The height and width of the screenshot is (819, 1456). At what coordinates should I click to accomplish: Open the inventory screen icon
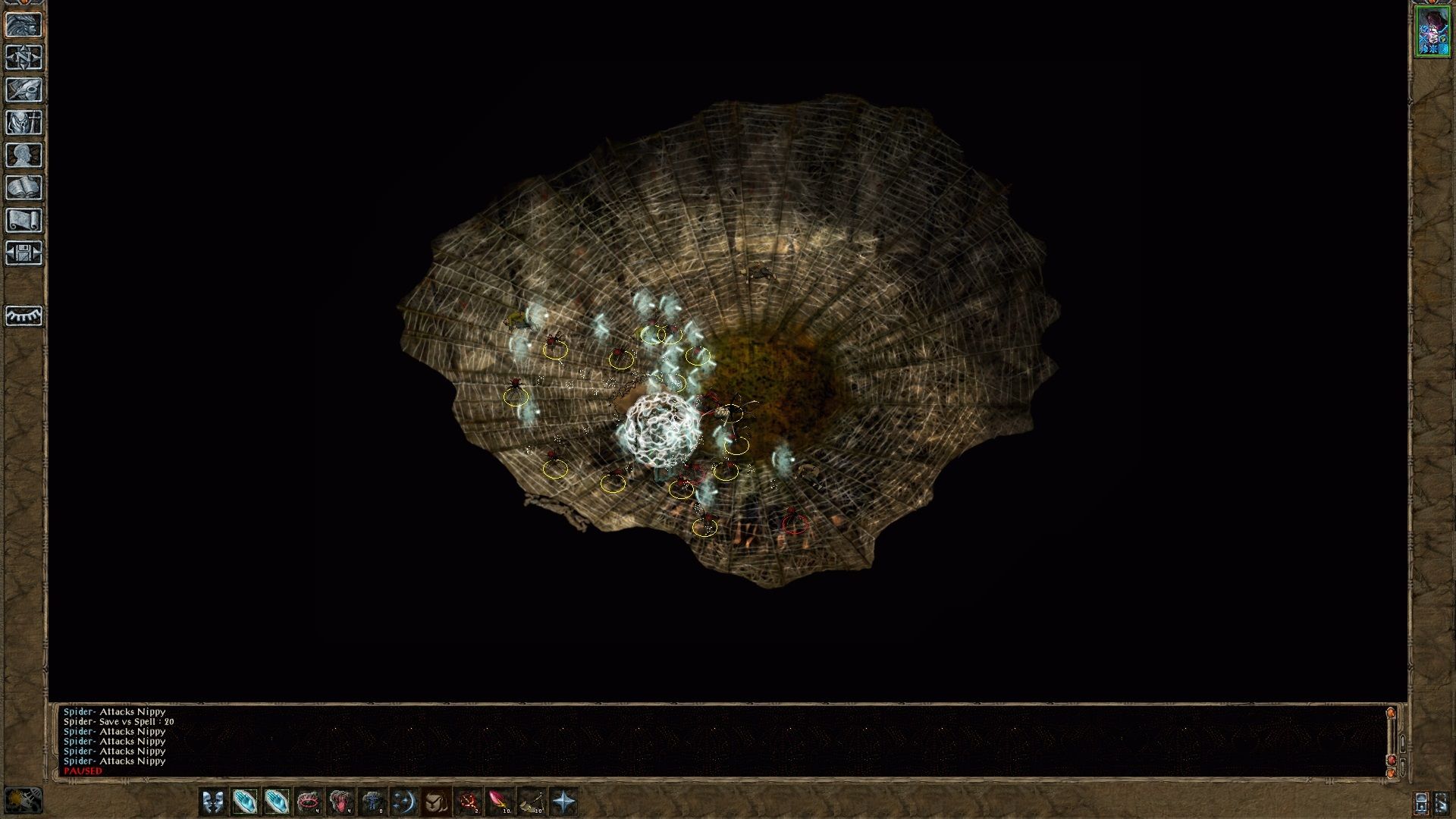(24, 123)
